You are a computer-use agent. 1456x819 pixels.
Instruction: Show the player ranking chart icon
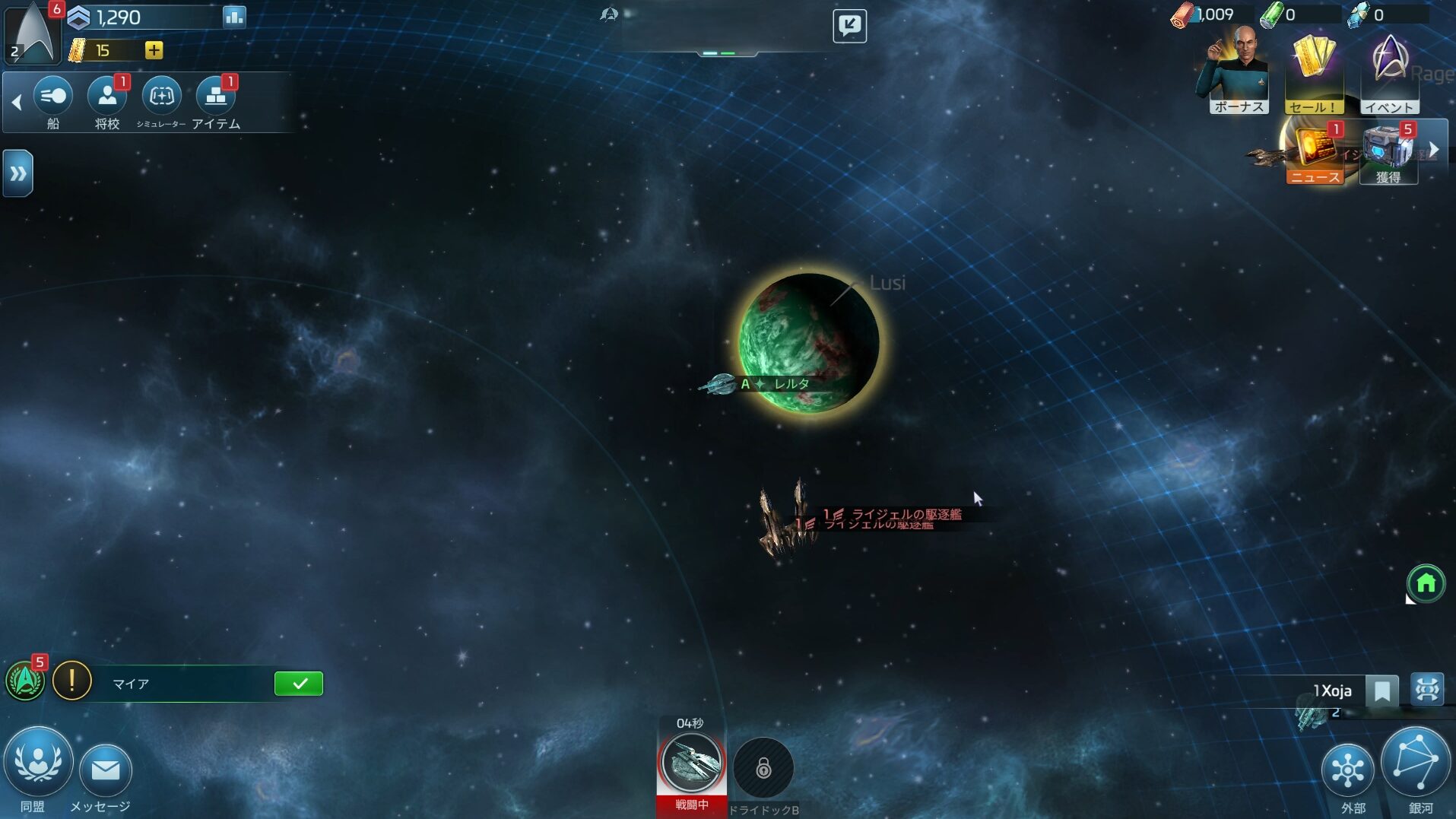(x=233, y=17)
